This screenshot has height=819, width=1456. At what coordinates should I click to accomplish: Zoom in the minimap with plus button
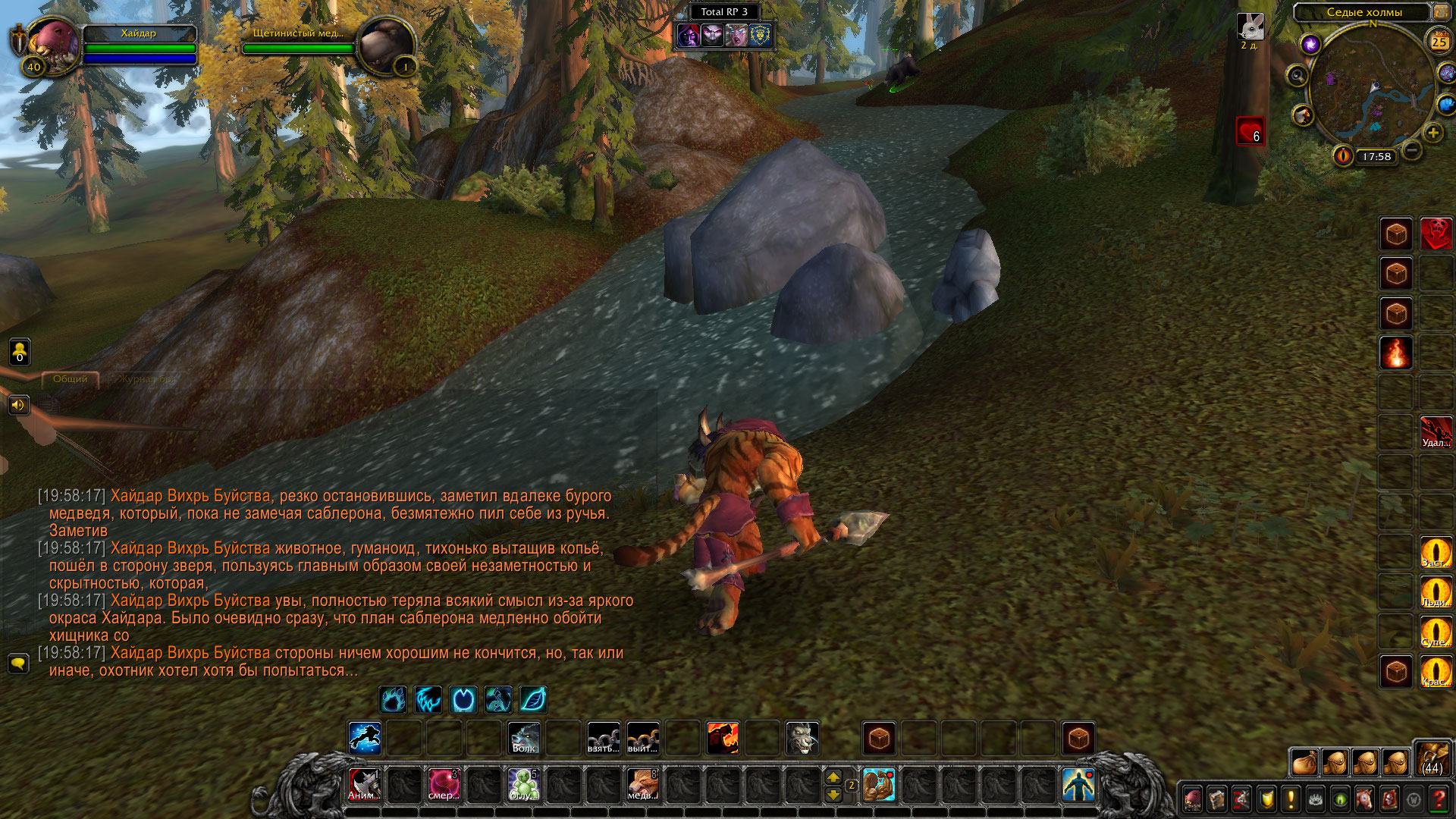pos(1433,133)
